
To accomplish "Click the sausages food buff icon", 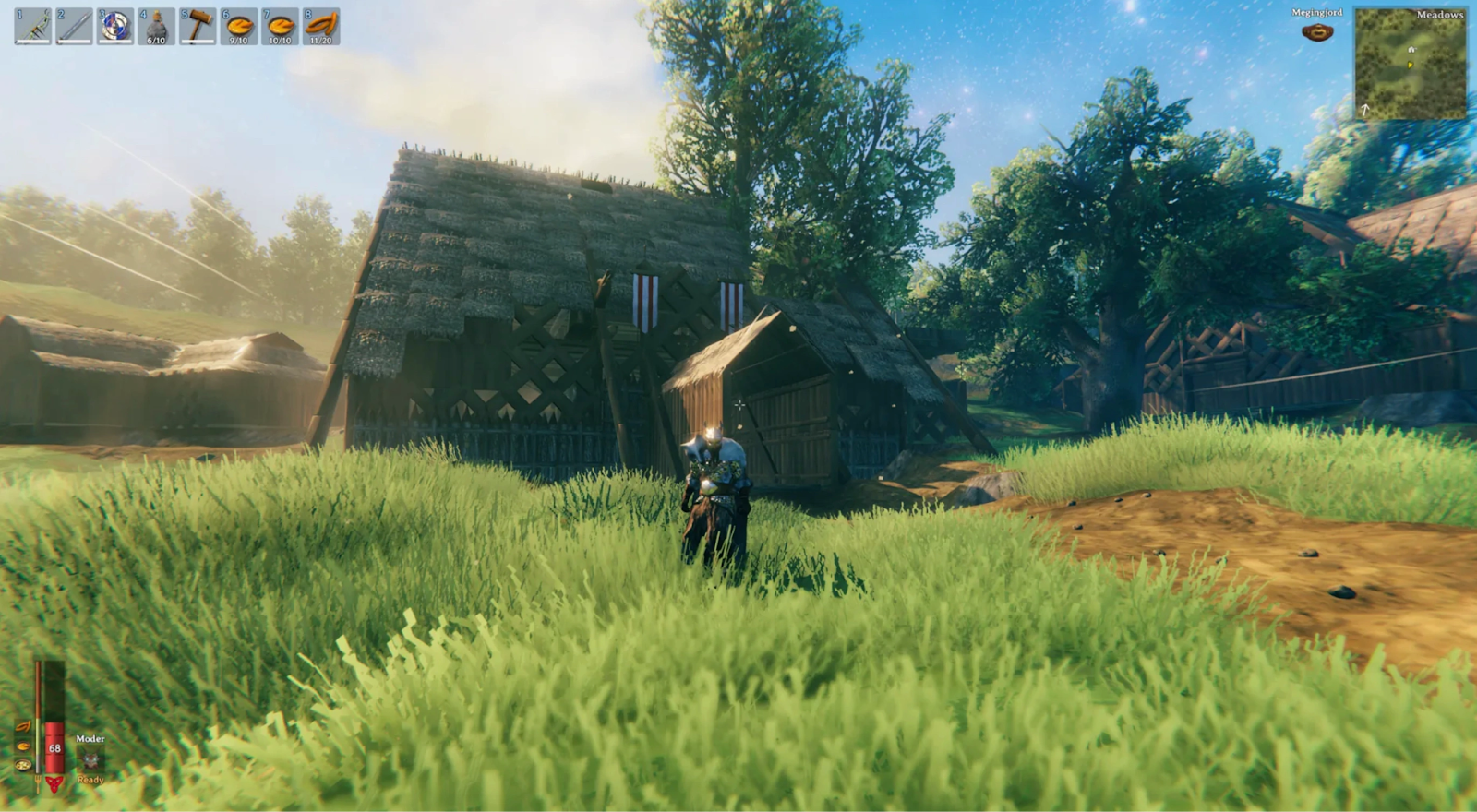I will [x=23, y=727].
